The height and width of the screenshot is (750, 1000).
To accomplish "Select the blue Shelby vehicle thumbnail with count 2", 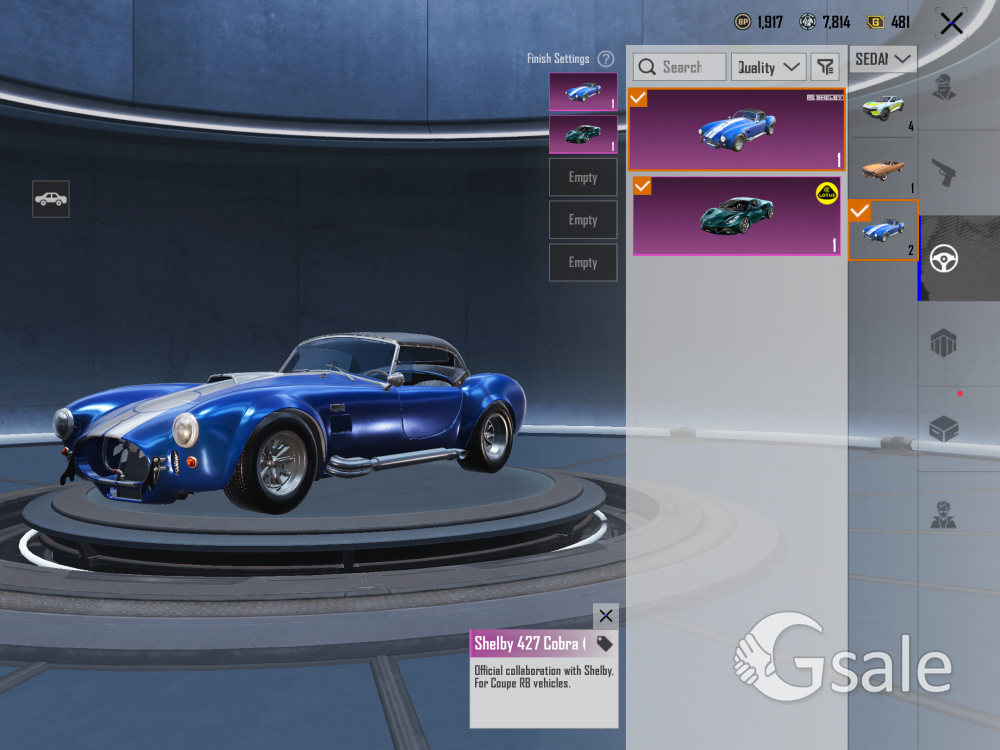I will point(883,230).
